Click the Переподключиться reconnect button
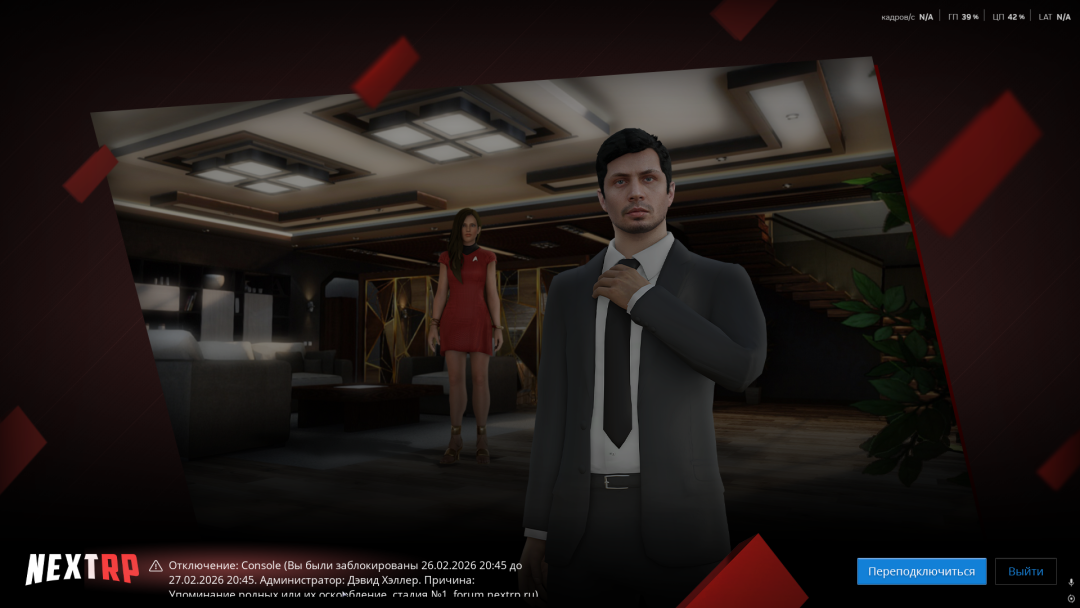The height and width of the screenshot is (608, 1080). click(x=921, y=571)
